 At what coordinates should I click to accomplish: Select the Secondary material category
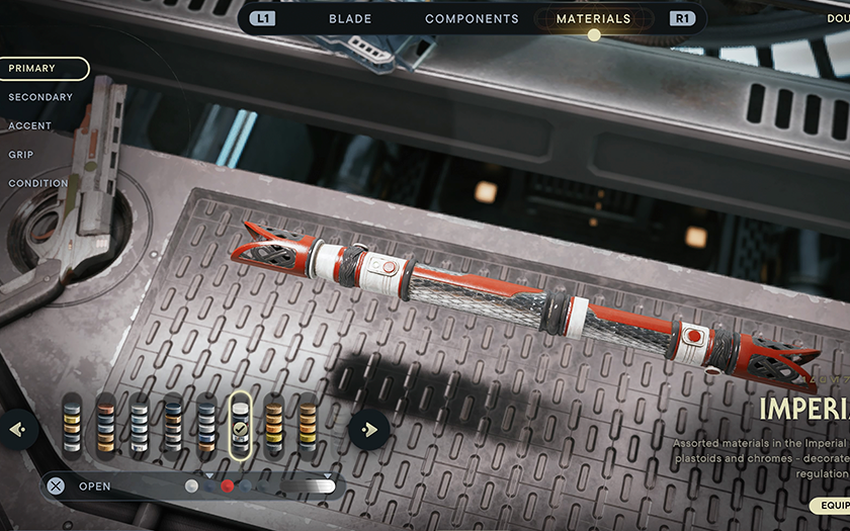pos(40,97)
